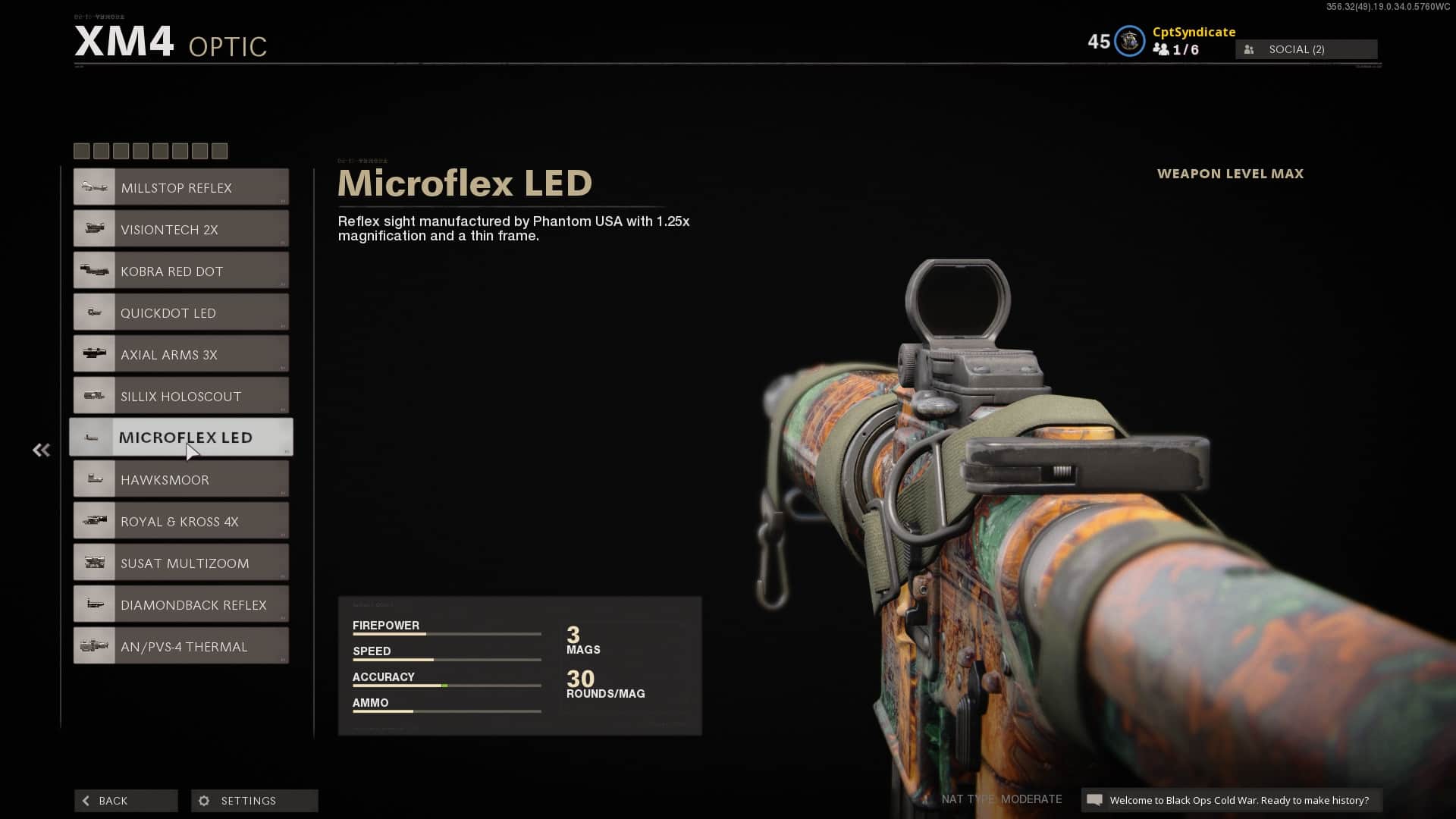Select the Hawksmoor optic
This screenshot has width=1456, height=819.
(x=180, y=479)
